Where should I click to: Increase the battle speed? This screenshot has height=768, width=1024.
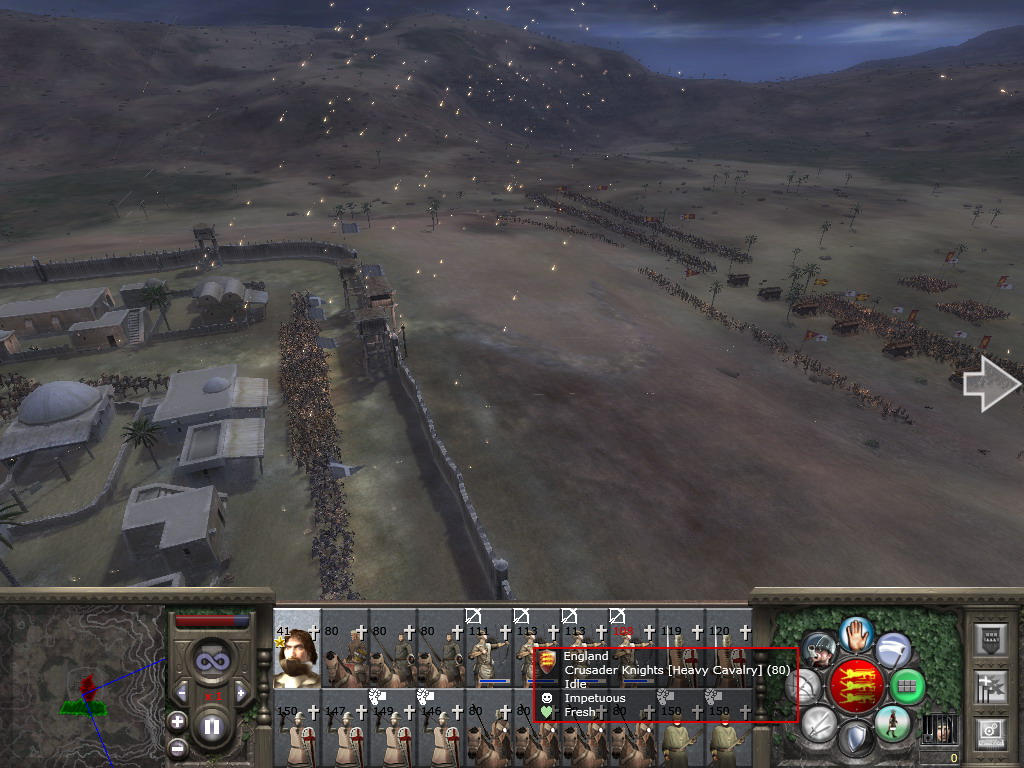[x=240, y=691]
